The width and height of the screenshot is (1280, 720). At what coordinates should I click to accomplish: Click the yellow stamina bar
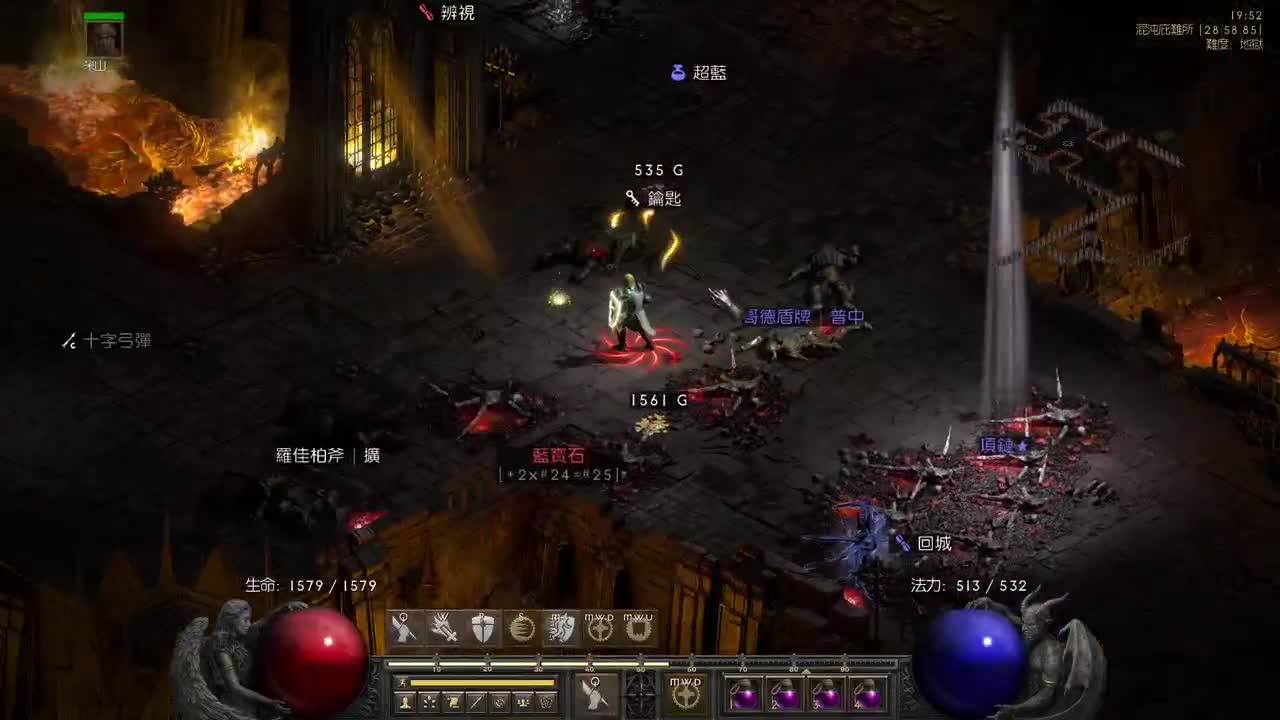483,682
